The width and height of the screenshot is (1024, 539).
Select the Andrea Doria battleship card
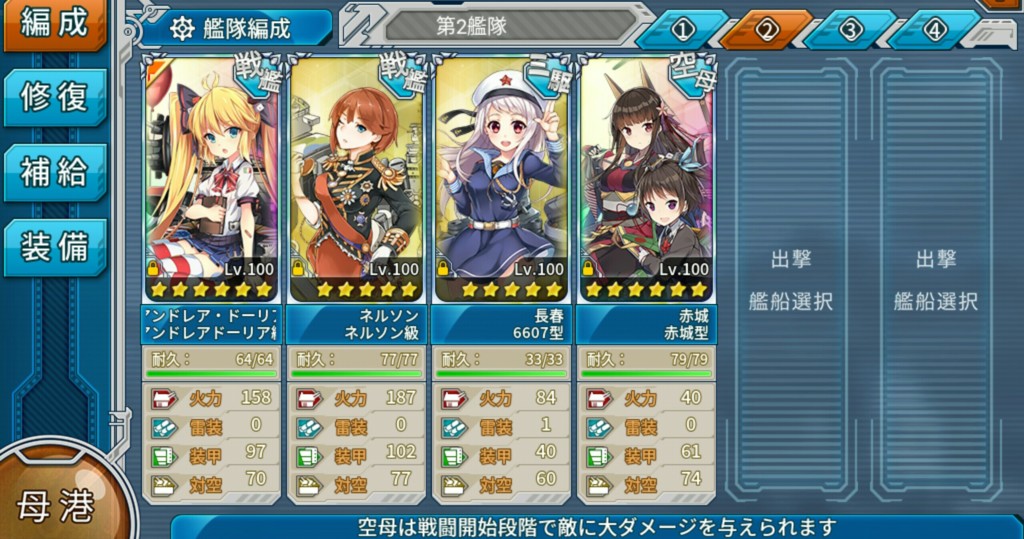(x=210, y=180)
